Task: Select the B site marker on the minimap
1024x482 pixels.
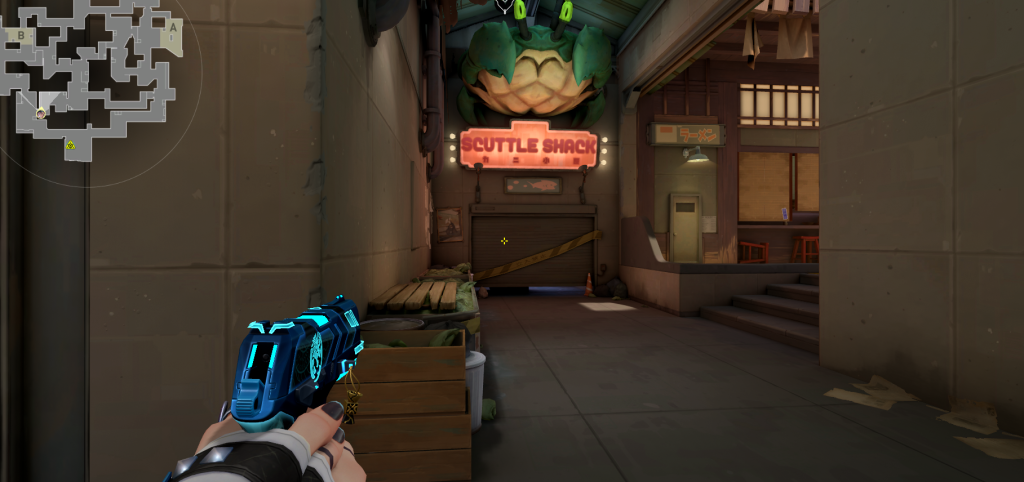Action: click(21, 35)
